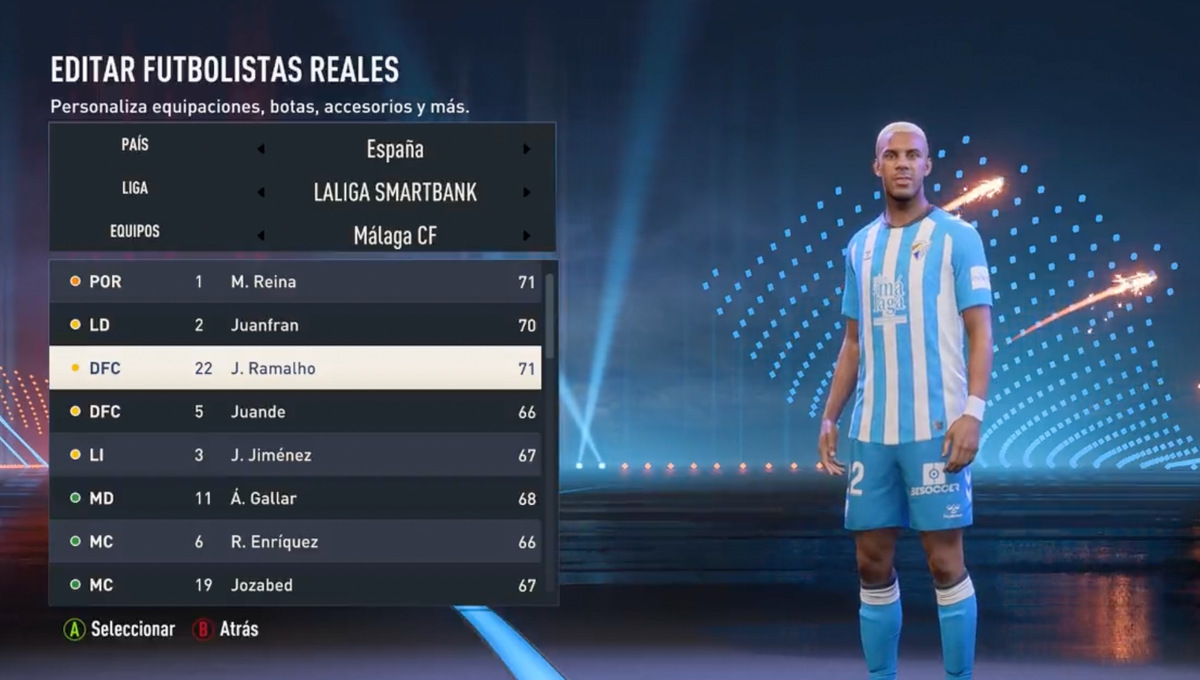The height and width of the screenshot is (680, 1200).
Task: Choose Á. Gallar player row
Action: 295,498
